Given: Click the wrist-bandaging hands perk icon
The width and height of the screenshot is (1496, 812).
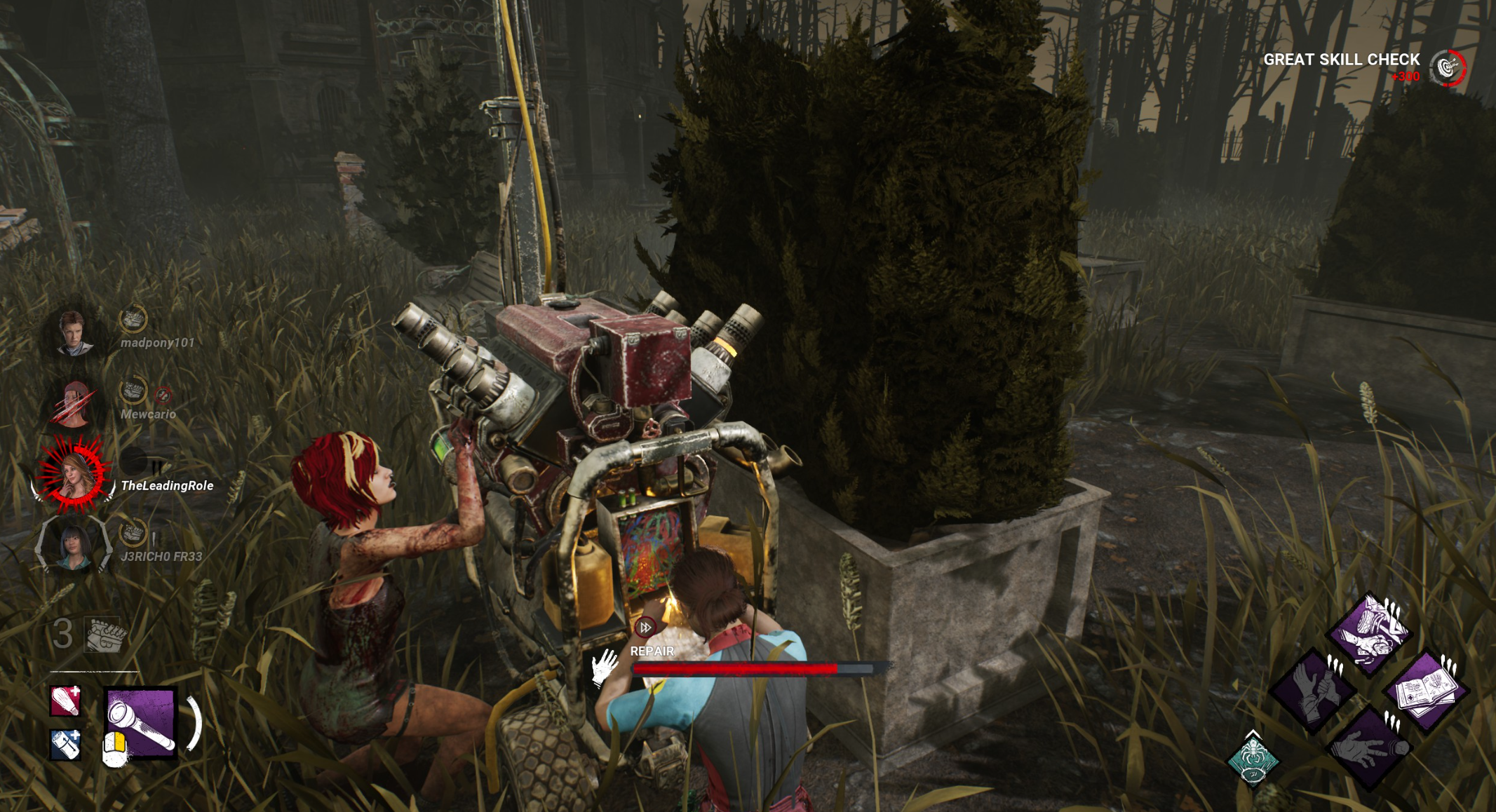Looking at the screenshot, I should point(1314,691).
